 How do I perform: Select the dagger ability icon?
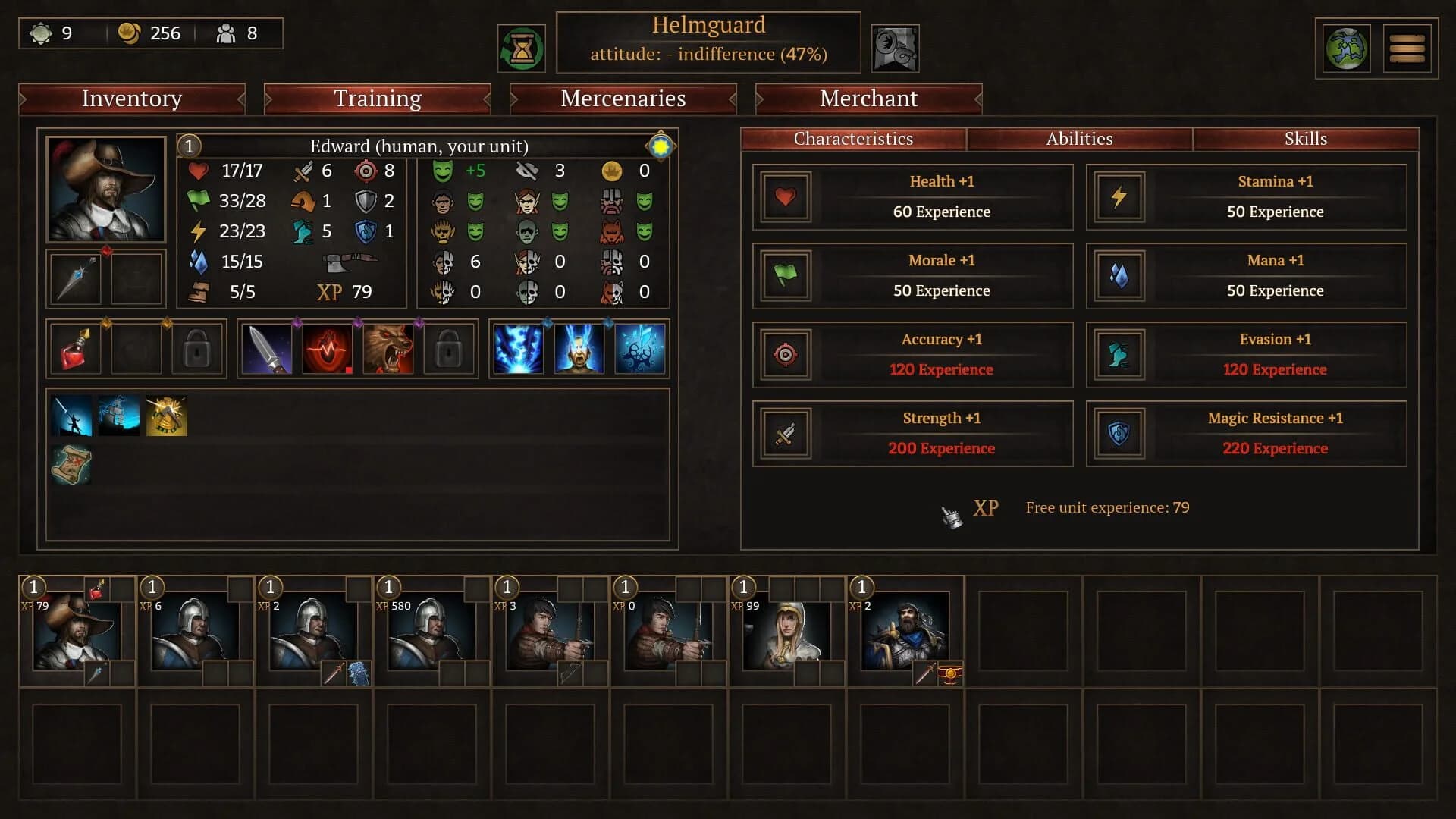click(x=267, y=349)
